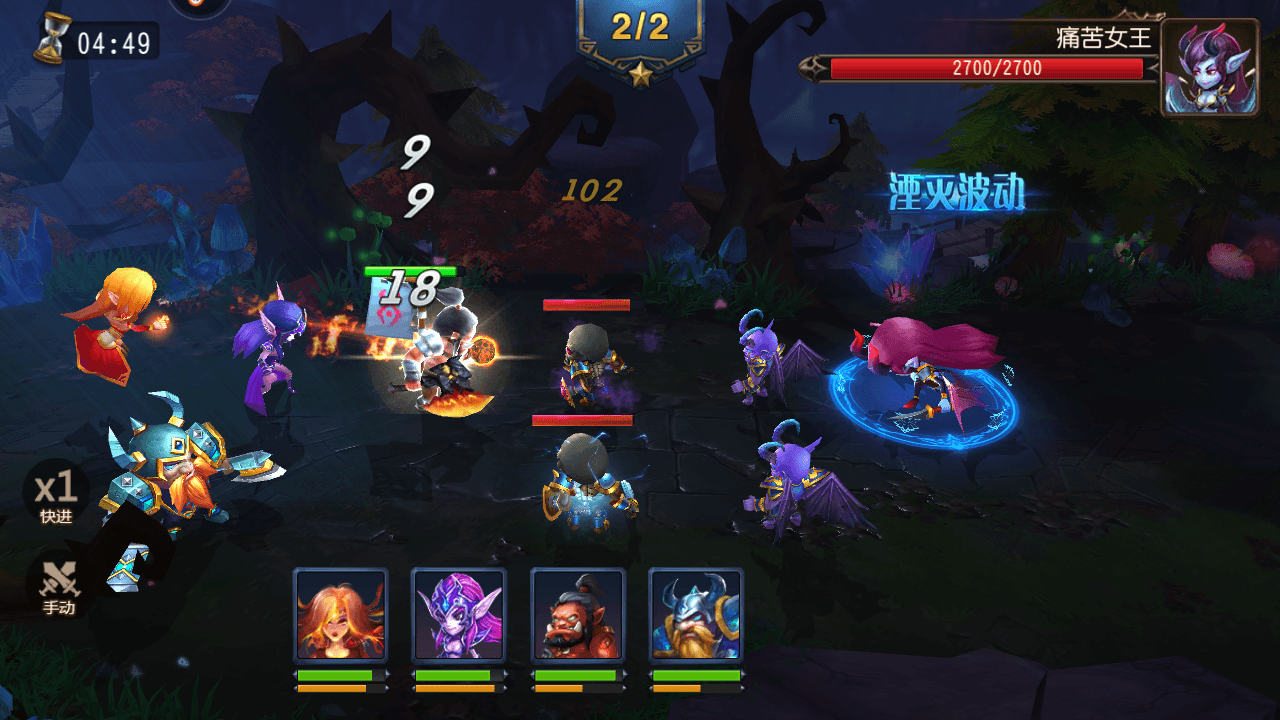Viewport: 1280px width, 720px height.
Task: Activate the fire-haired mage hero skill
Action: coord(340,614)
